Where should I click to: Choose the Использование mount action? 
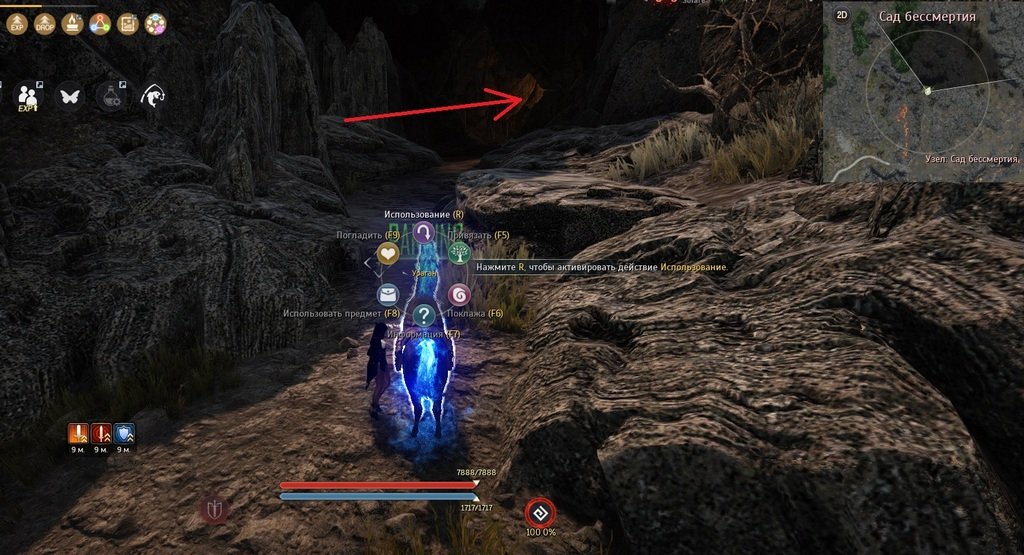423,234
